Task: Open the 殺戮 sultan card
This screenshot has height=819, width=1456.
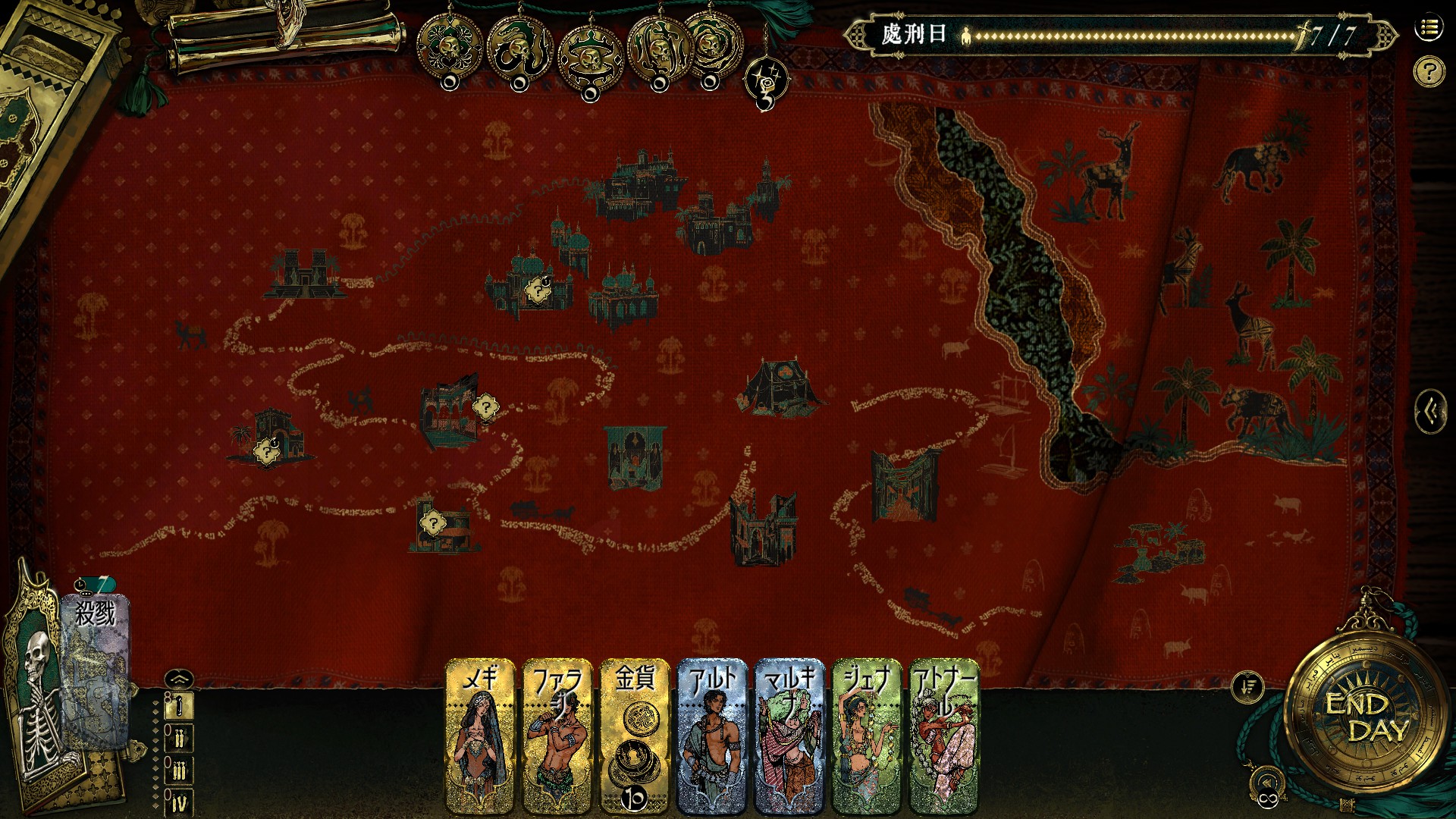Action: click(x=97, y=667)
